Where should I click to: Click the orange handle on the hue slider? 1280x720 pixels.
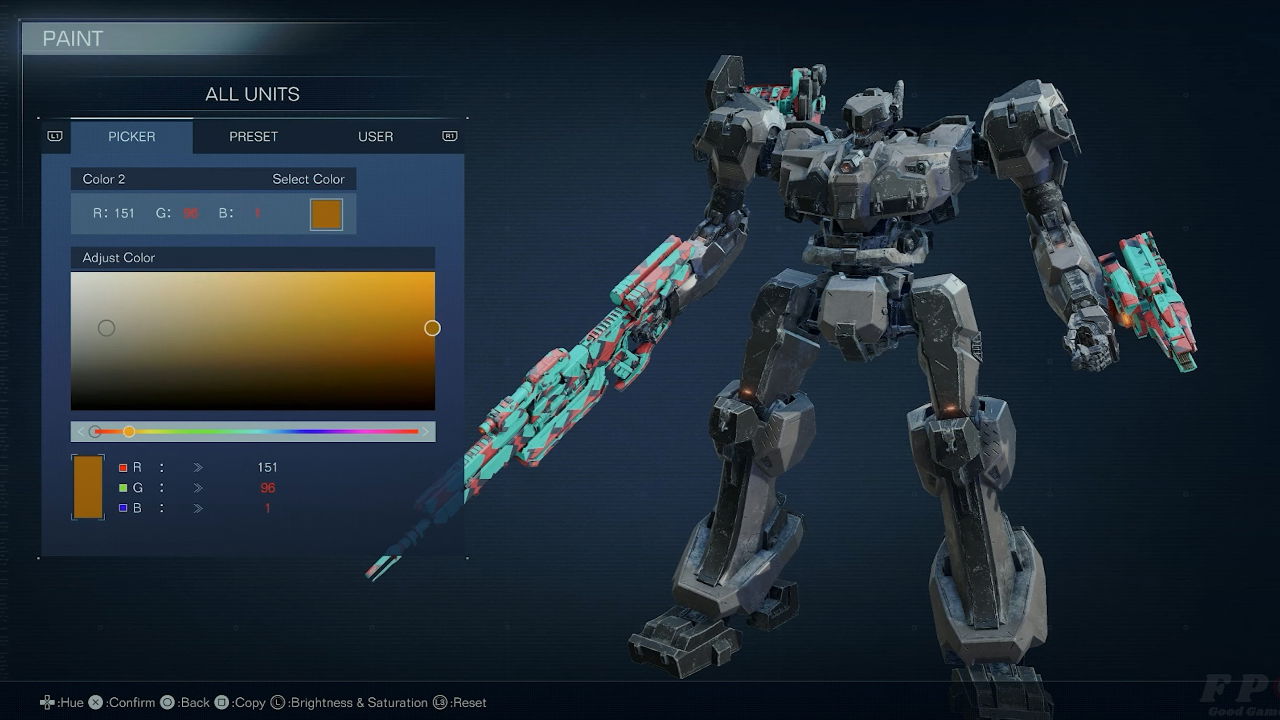(128, 431)
